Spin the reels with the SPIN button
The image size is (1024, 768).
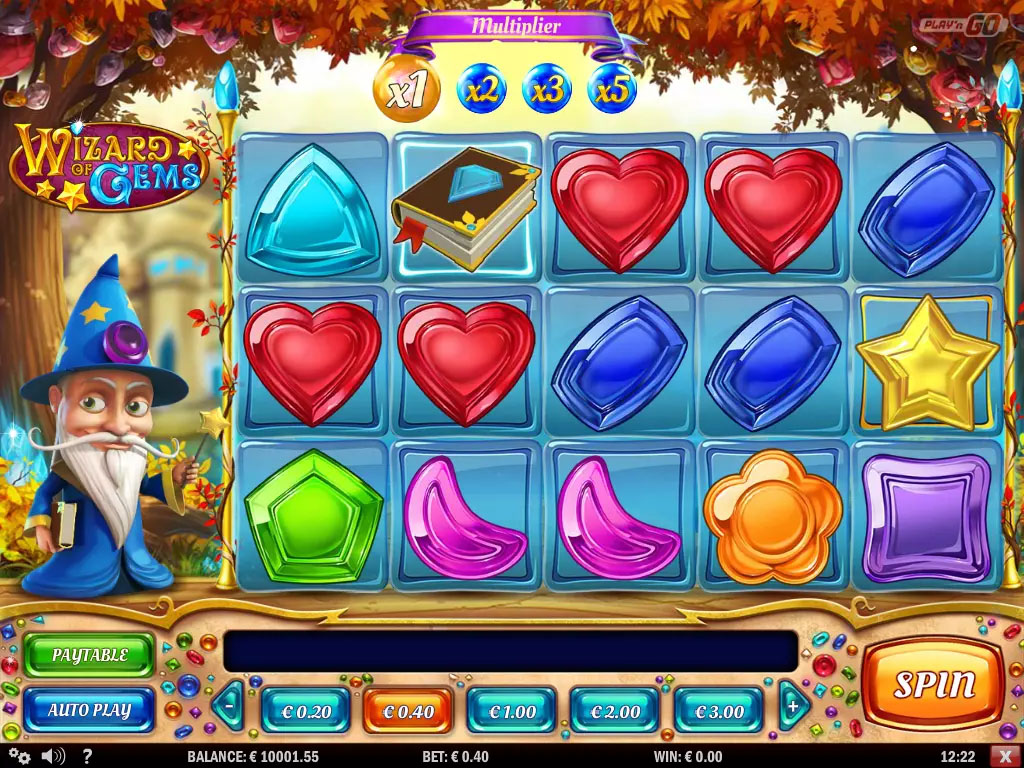click(933, 683)
